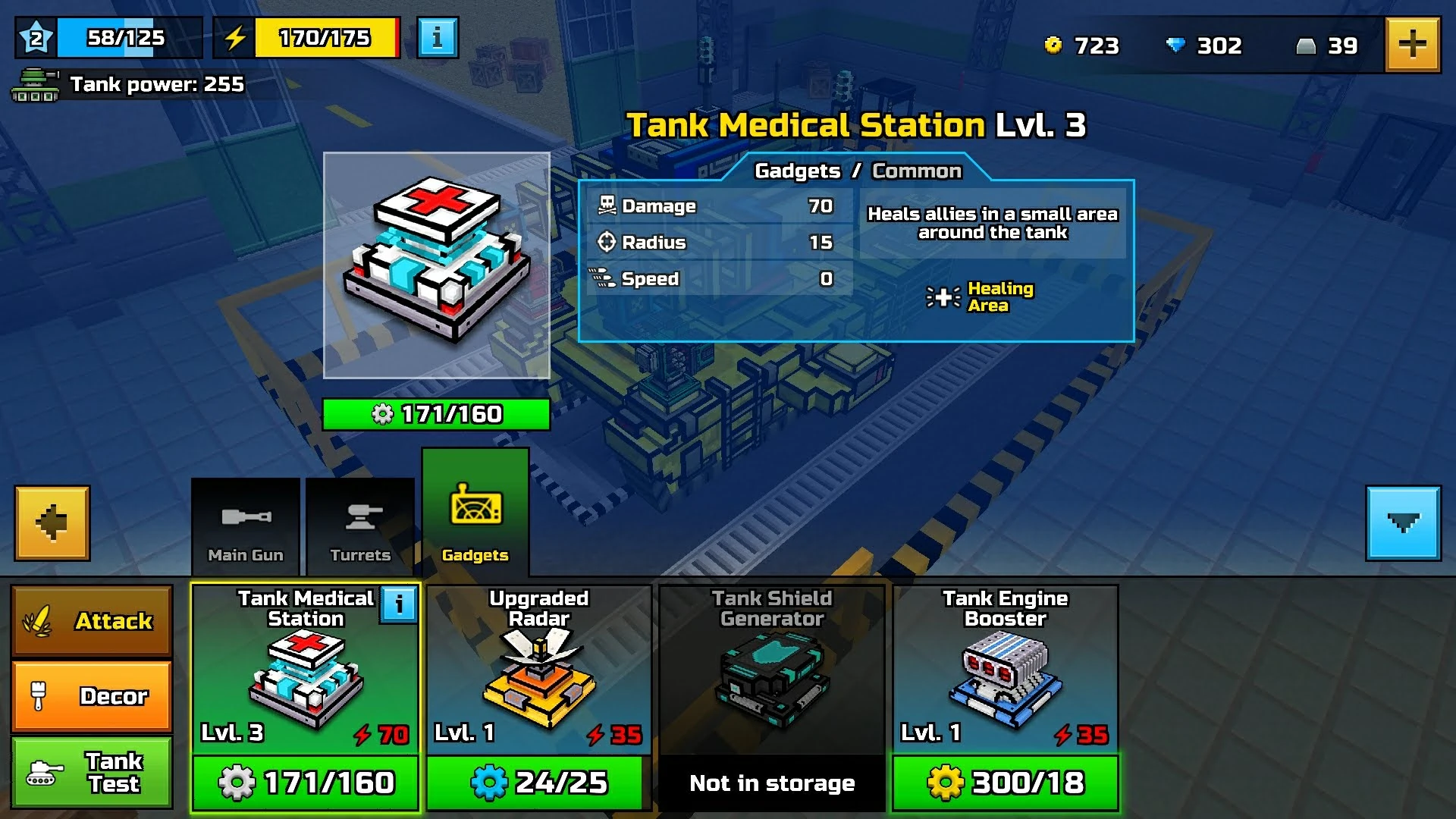
Task: Open the info panel via the i button
Action: [436, 38]
